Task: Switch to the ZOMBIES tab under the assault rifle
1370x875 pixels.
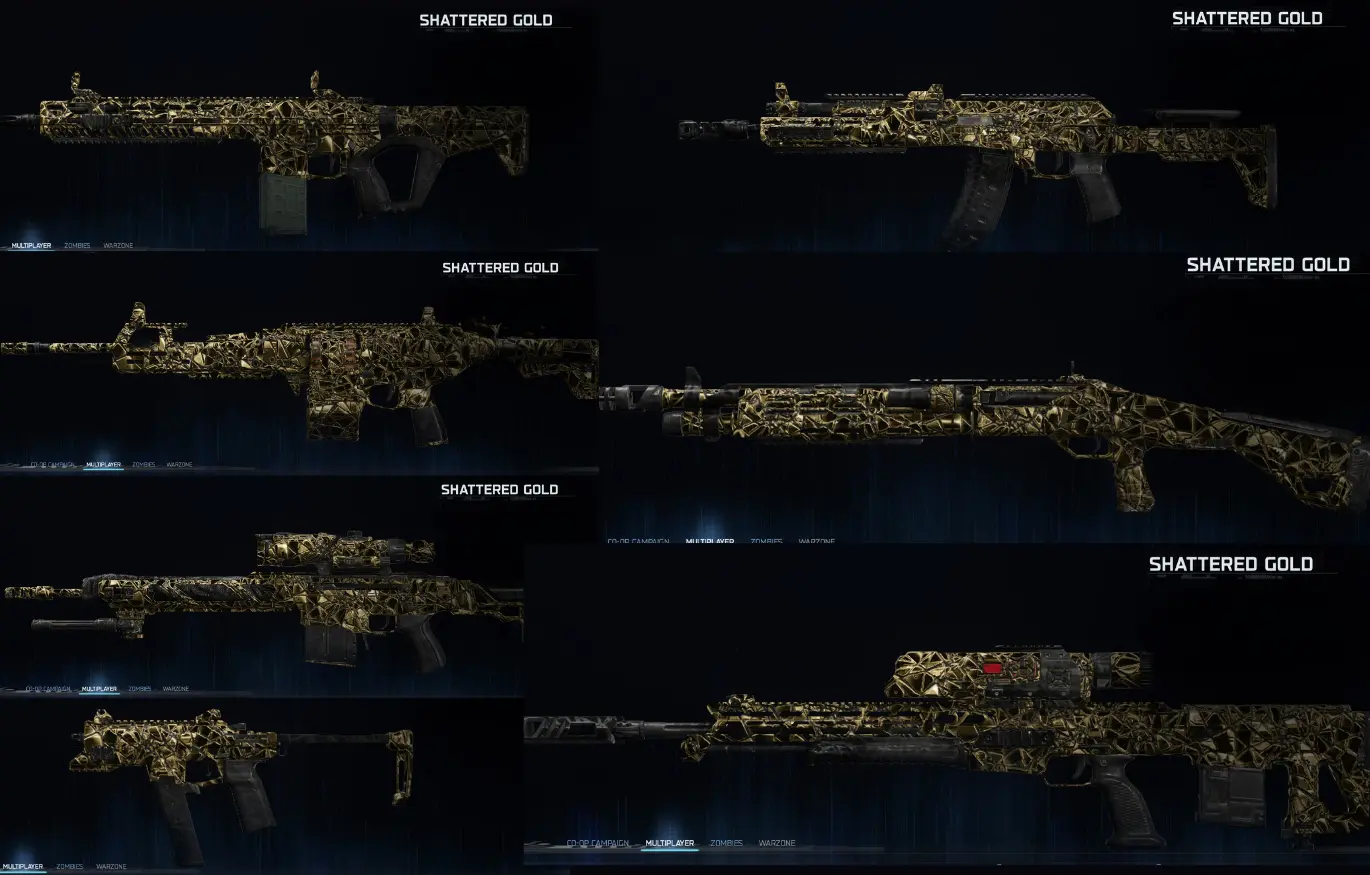Action: click(x=77, y=244)
